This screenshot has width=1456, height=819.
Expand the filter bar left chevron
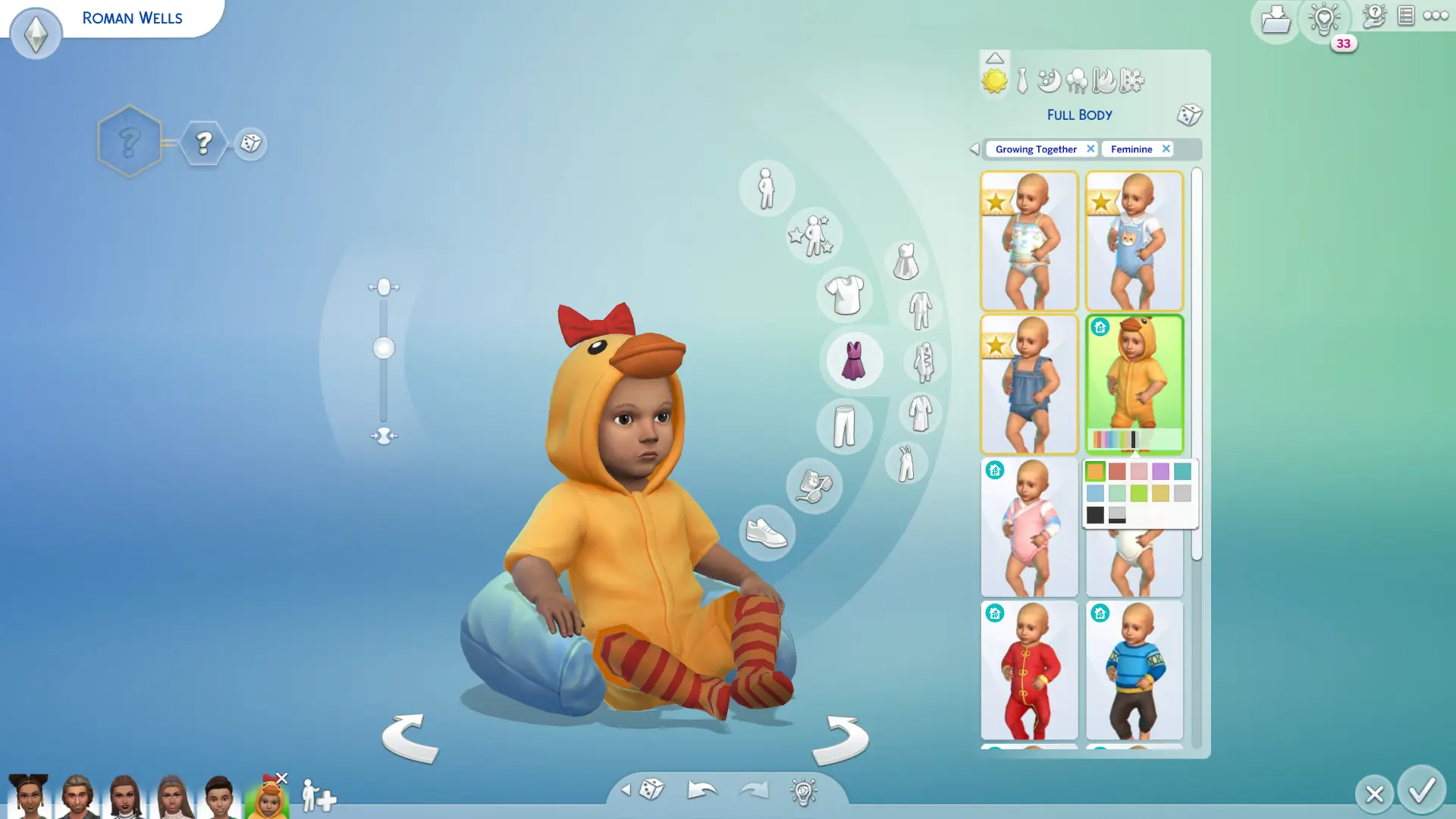[x=974, y=149]
